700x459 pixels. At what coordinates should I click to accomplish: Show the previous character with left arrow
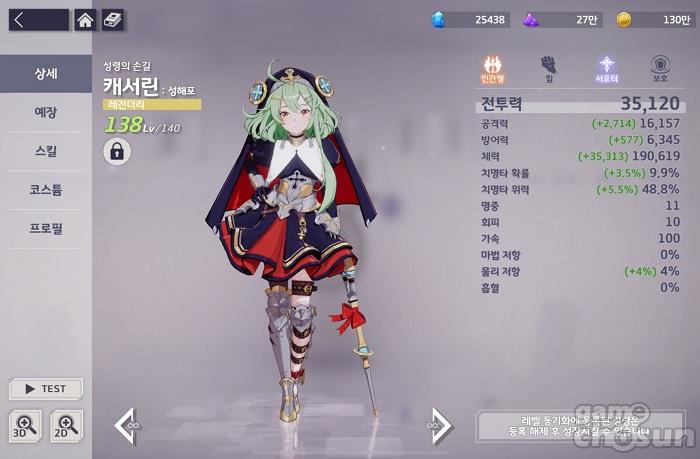(x=126, y=426)
